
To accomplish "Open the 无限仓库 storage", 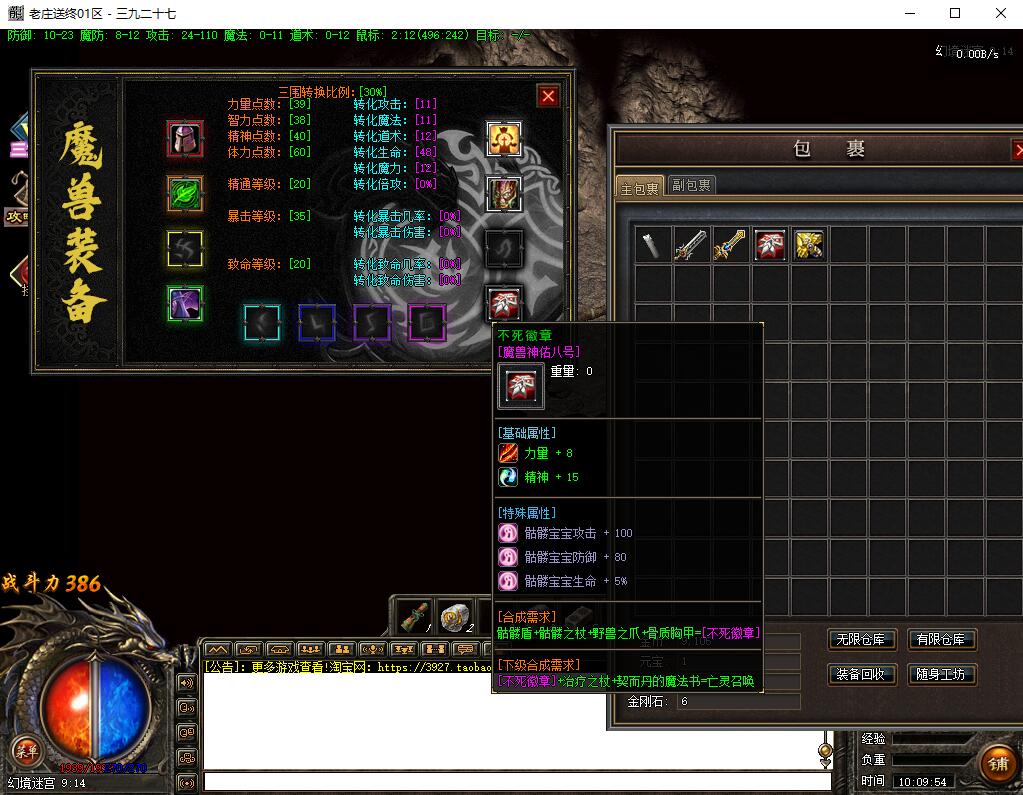I will pos(861,640).
